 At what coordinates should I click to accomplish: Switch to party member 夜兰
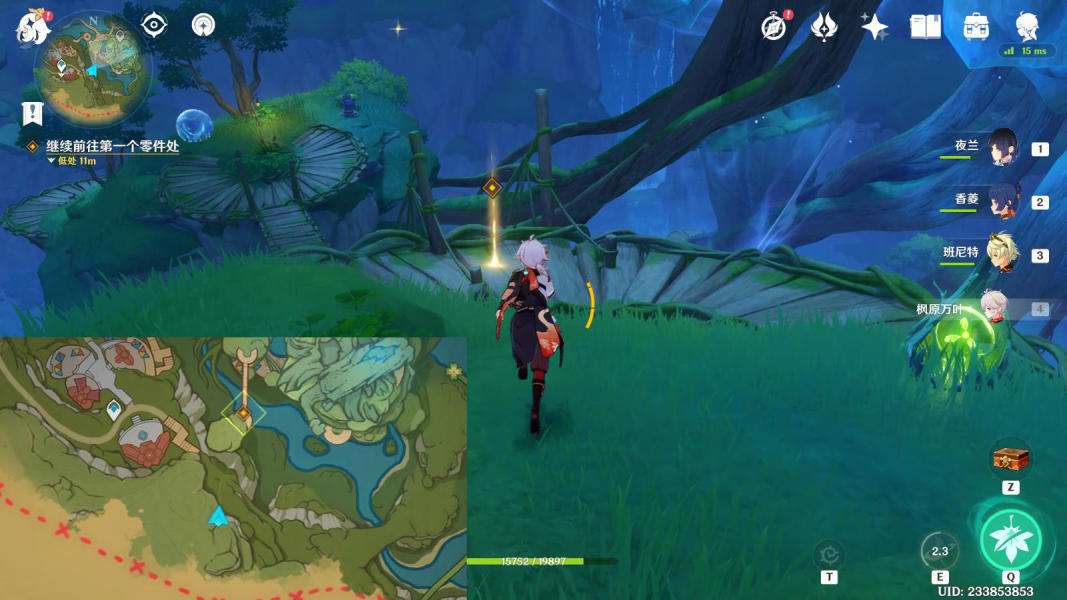pyautogui.click(x=1001, y=148)
